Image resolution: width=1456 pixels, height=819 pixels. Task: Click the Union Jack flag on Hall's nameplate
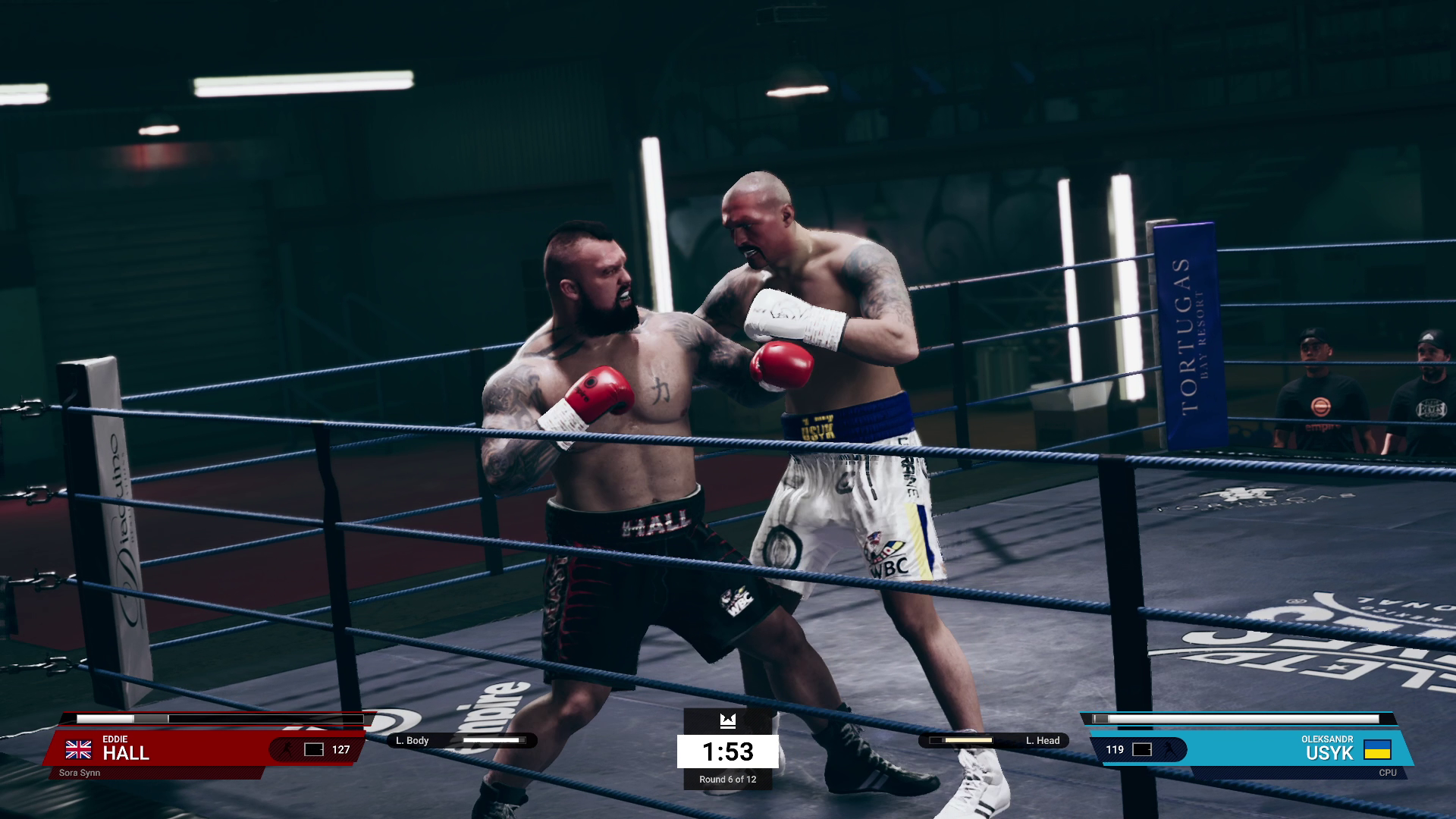pyautogui.click(x=79, y=749)
